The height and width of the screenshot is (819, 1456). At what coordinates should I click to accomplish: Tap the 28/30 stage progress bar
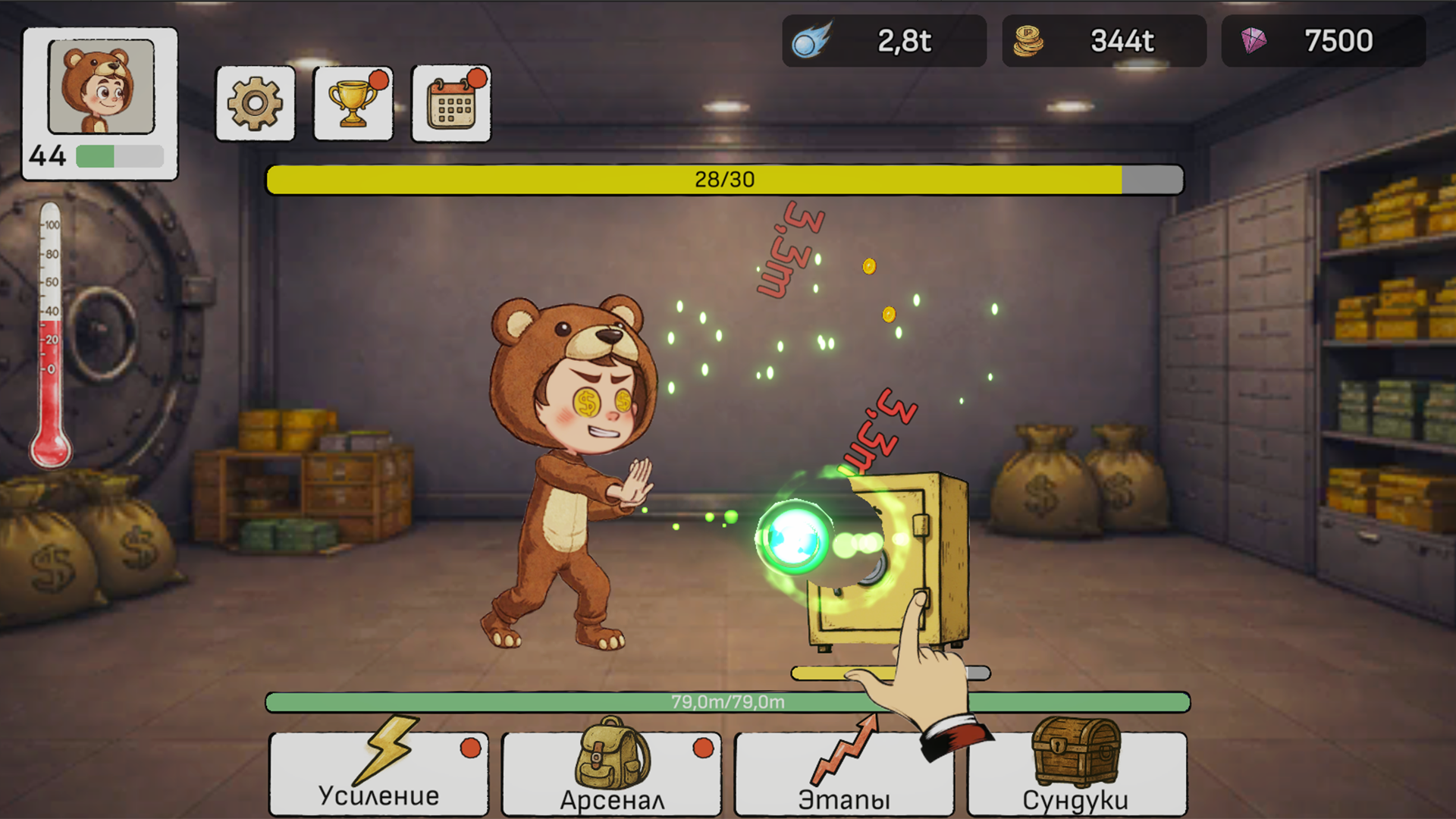[x=724, y=180]
